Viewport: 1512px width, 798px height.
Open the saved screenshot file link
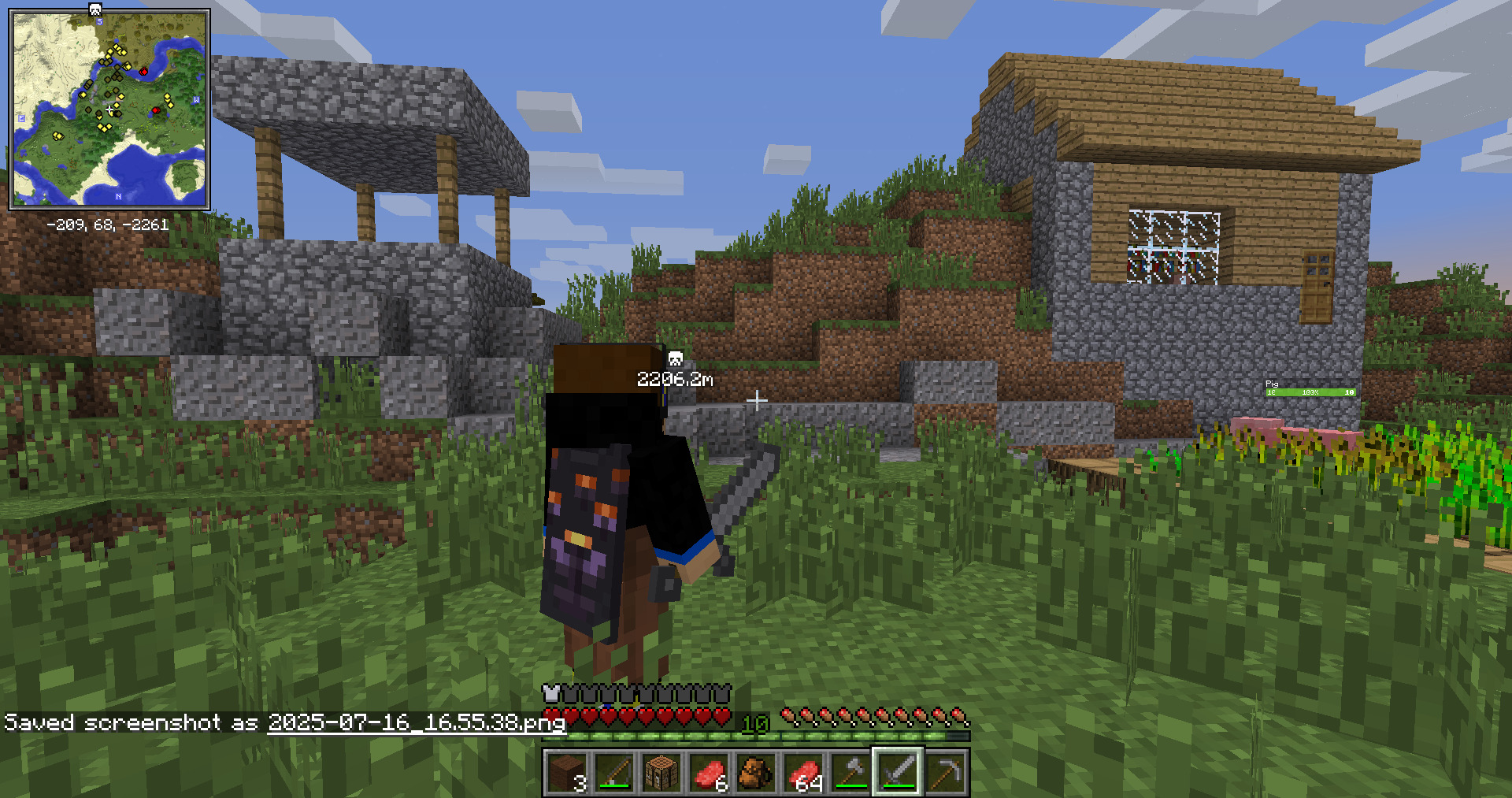tap(416, 722)
